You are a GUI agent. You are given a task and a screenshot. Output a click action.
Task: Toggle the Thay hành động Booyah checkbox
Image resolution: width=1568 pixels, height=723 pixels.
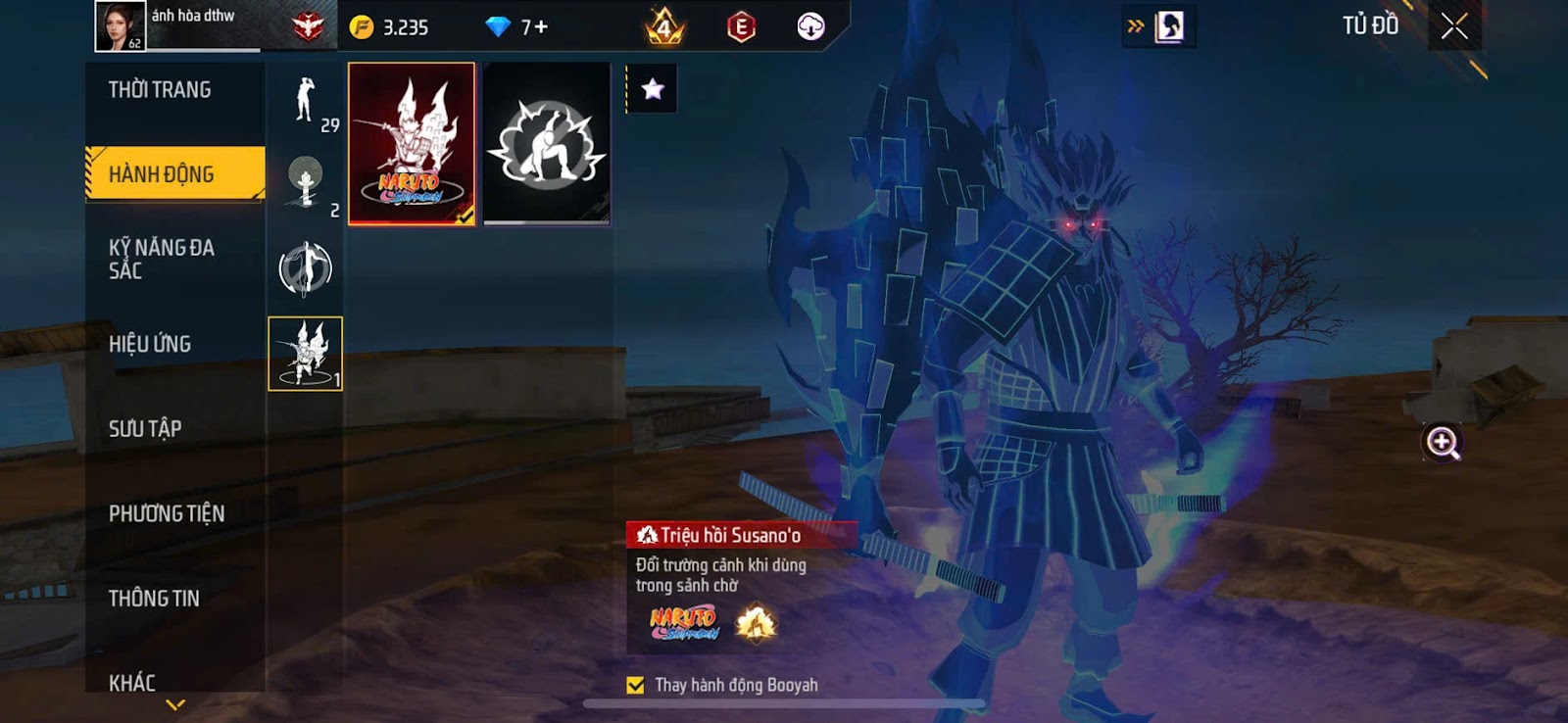click(x=636, y=685)
